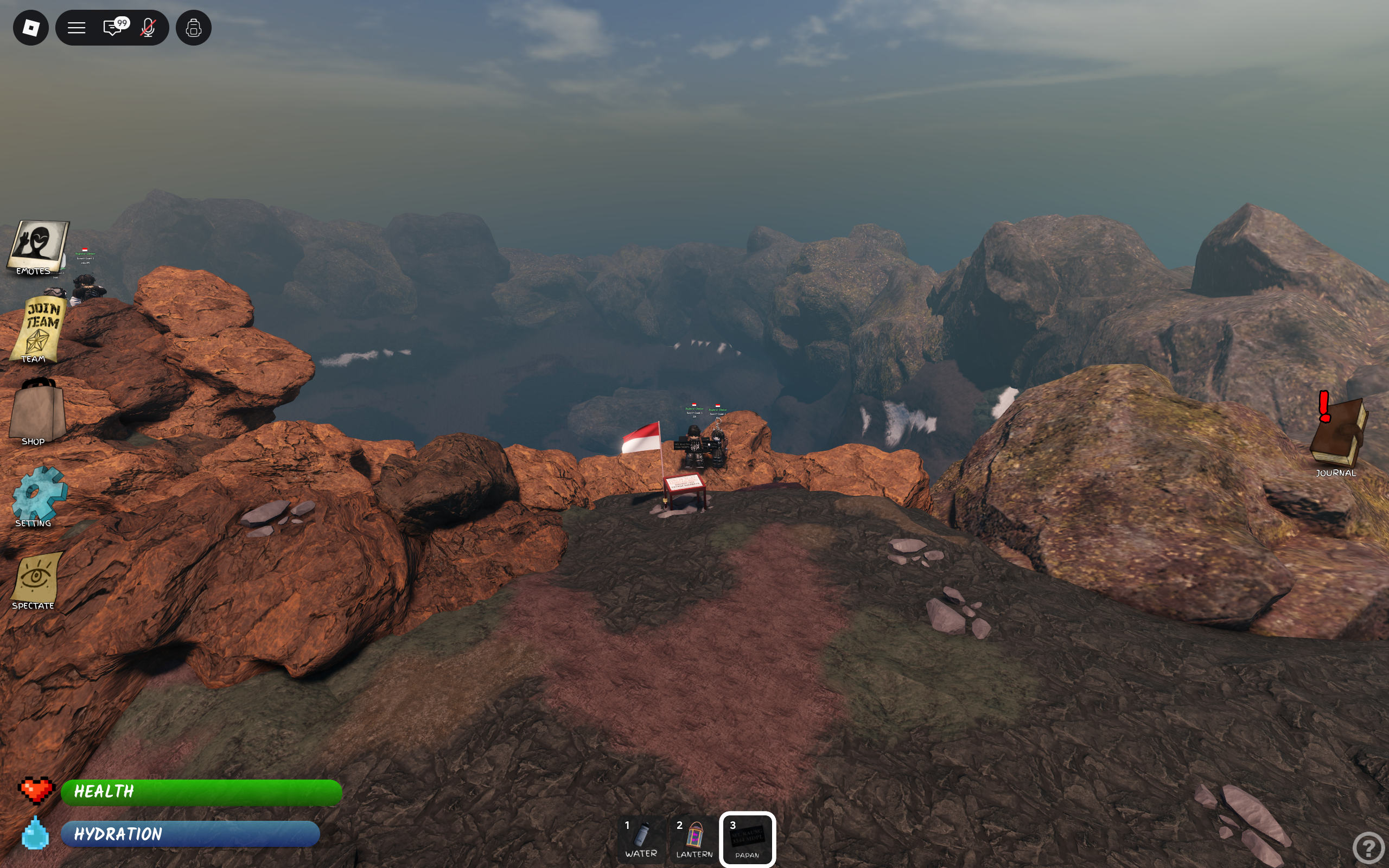The image size is (1389, 868).
Task: Select the Papan hotbar slot
Action: pos(747,839)
